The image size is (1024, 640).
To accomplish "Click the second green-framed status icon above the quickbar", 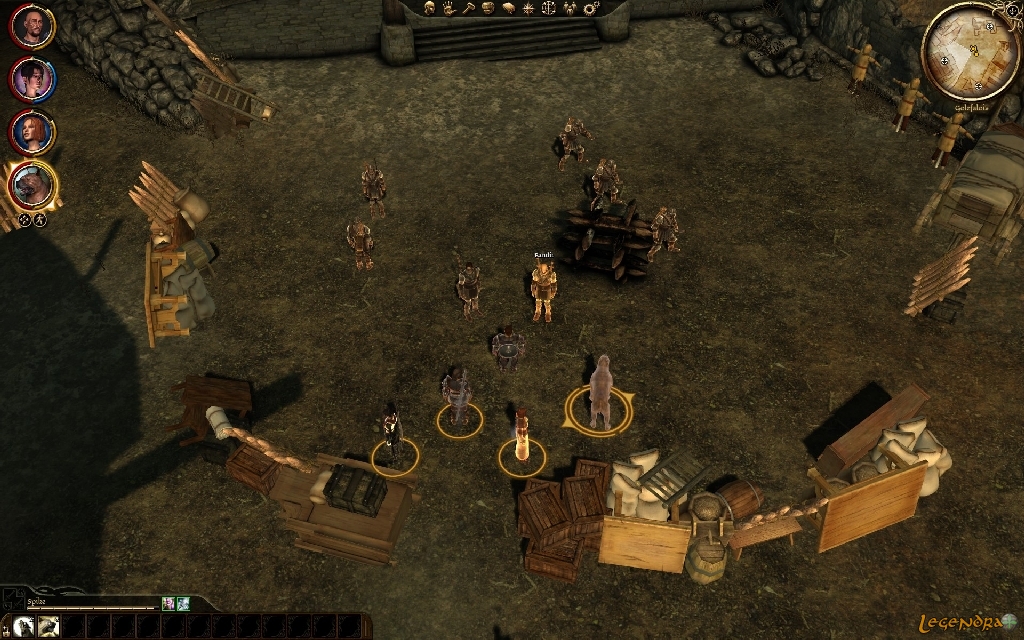I will [183, 603].
